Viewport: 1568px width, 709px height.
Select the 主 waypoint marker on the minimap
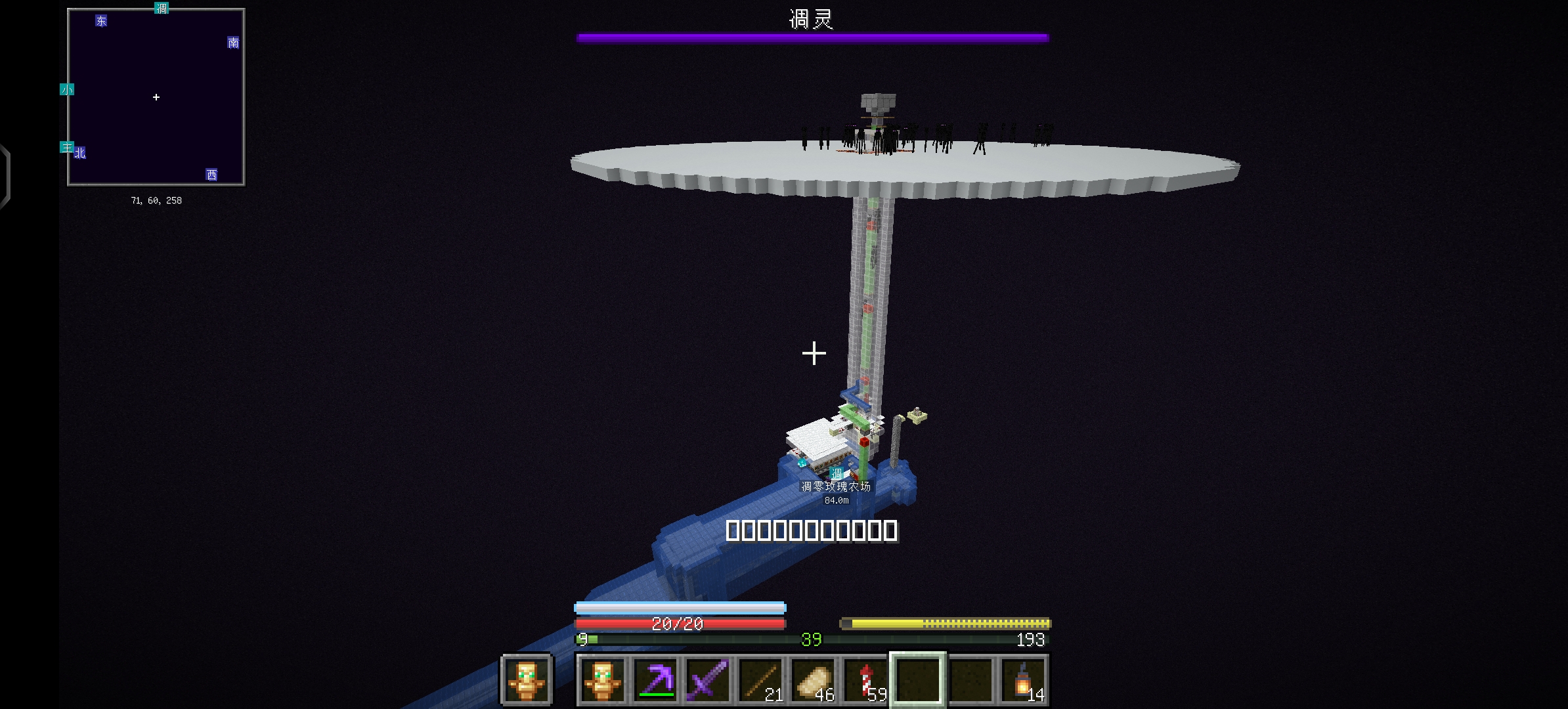pos(67,148)
